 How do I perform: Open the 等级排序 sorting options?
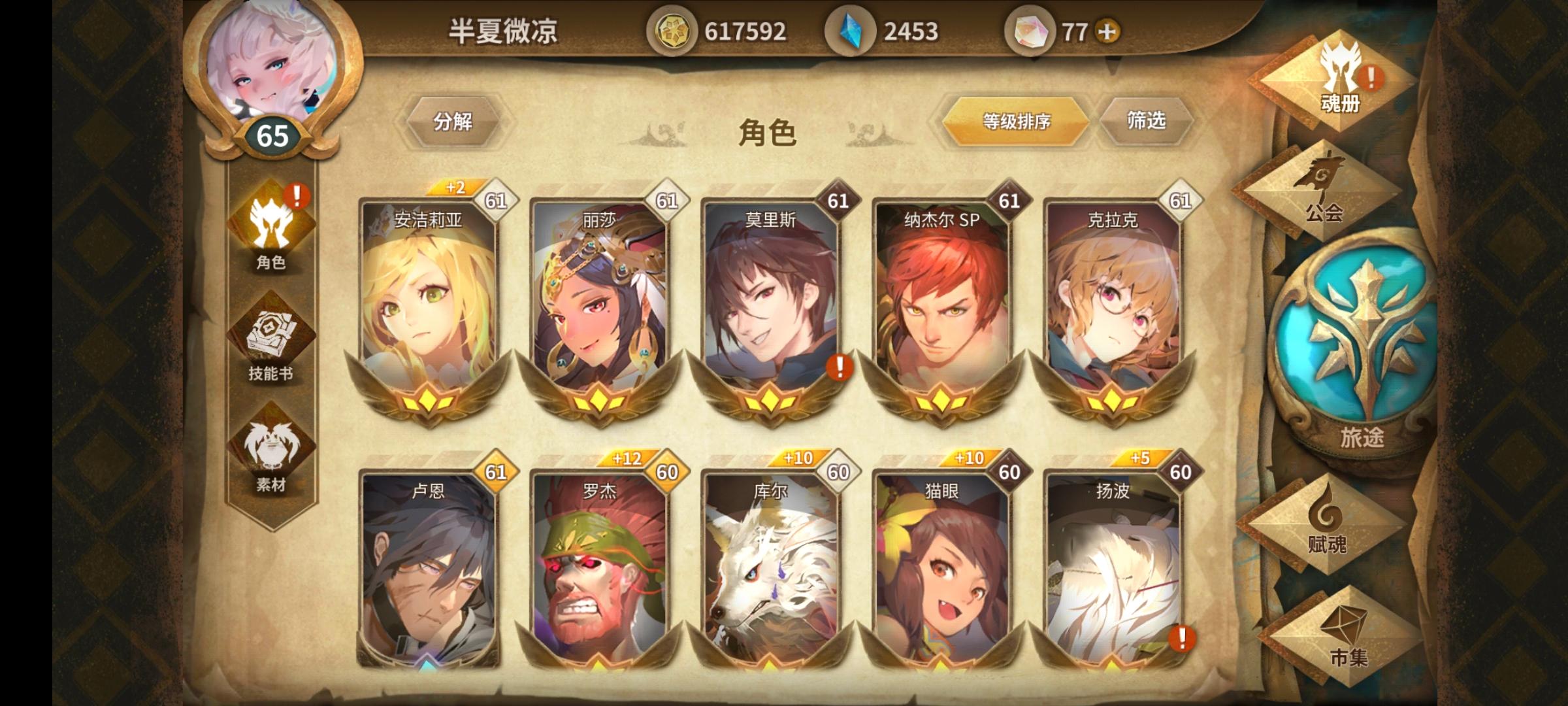point(1018,120)
